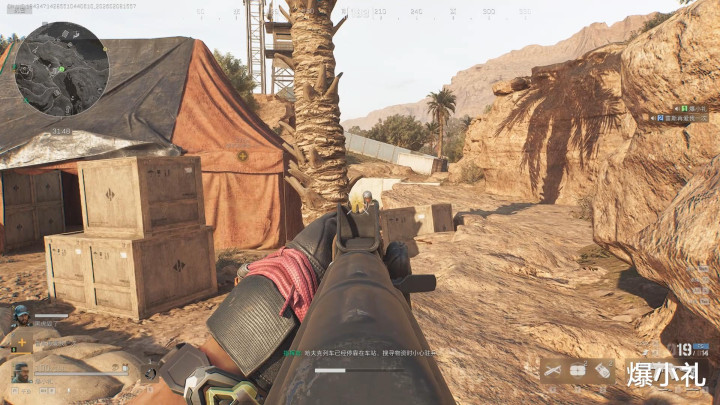The width and height of the screenshot is (720, 405).
Task: Open the circular minimap
Action: click(61, 69)
